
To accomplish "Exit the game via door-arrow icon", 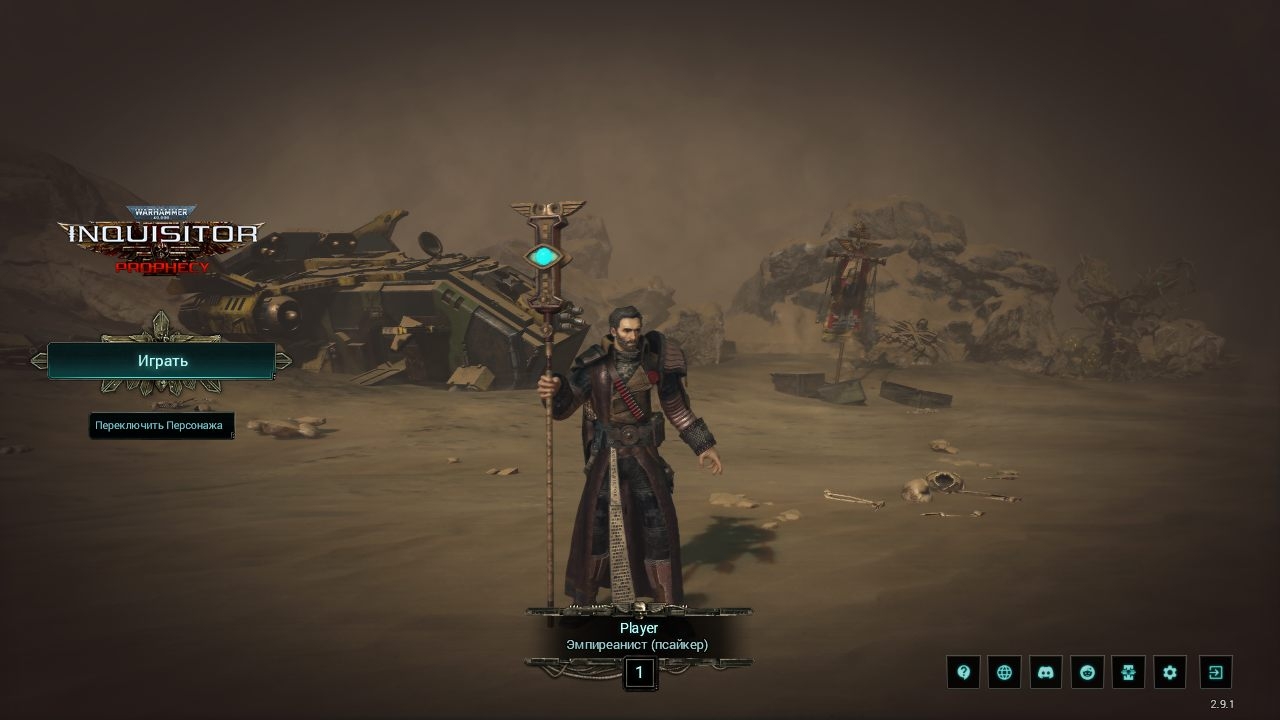I will click(x=1216, y=672).
